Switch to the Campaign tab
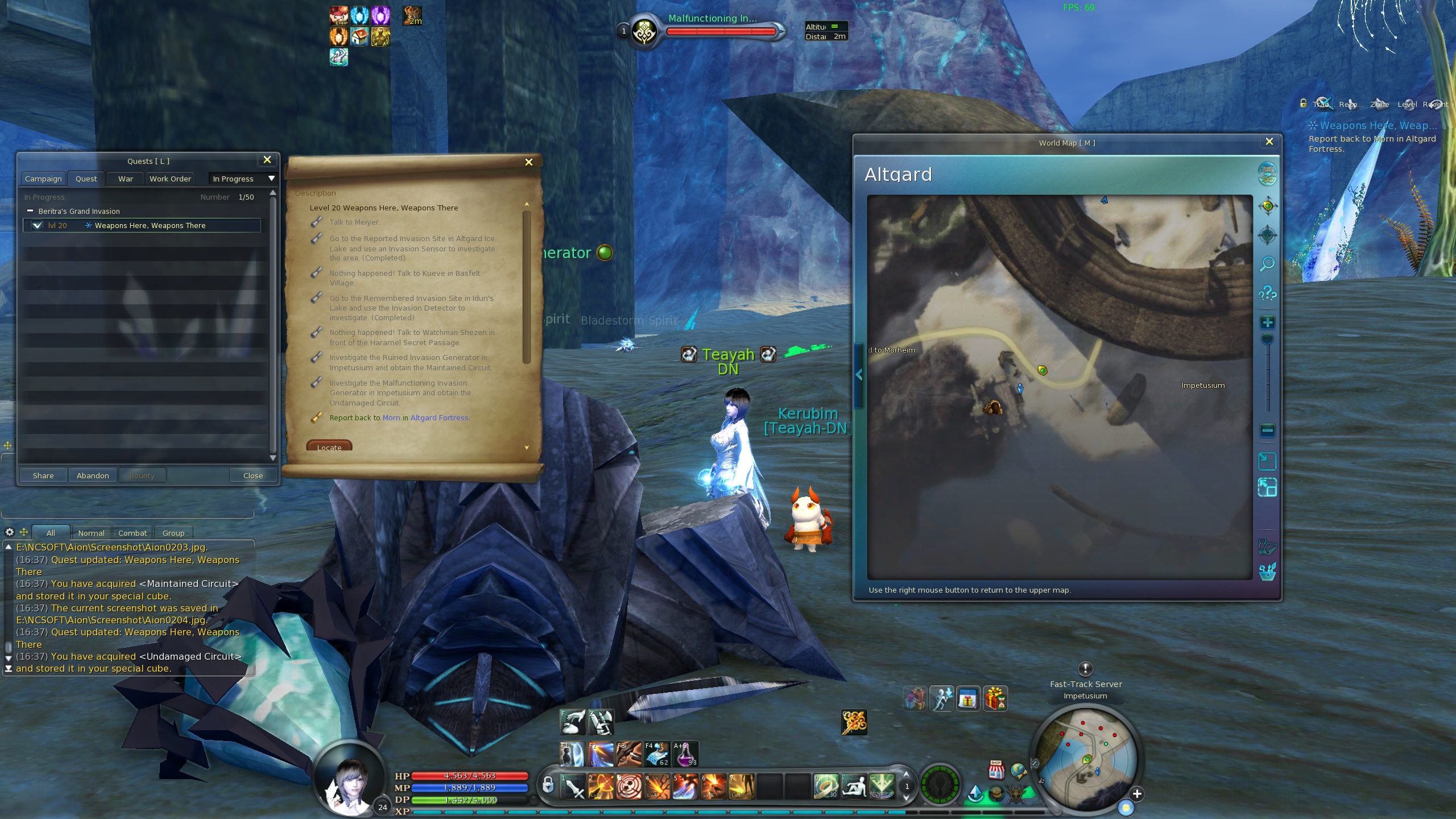The width and height of the screenshot is (1456, 819). (x=43, y=179)
